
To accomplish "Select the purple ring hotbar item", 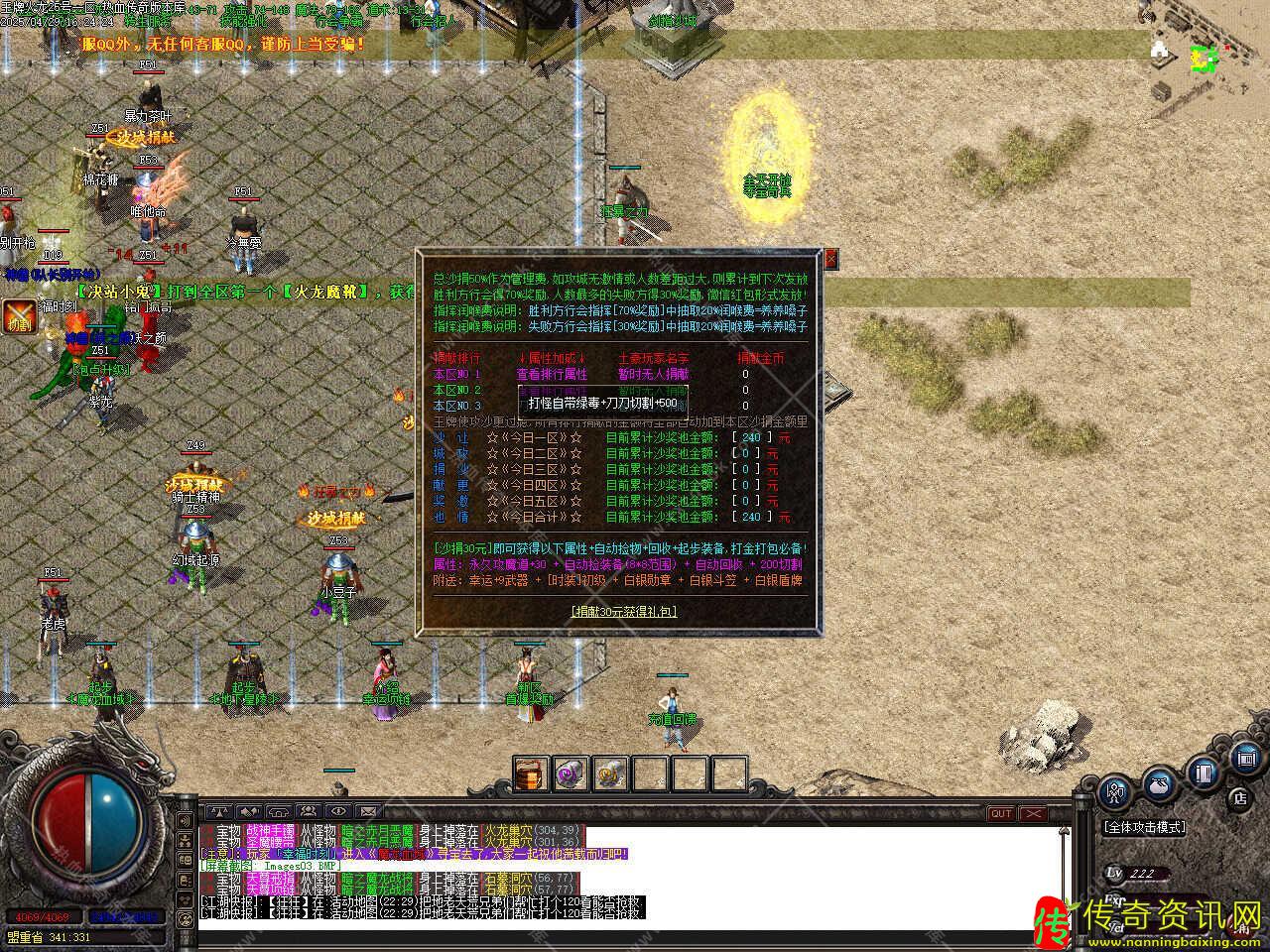I will point(571,773).
